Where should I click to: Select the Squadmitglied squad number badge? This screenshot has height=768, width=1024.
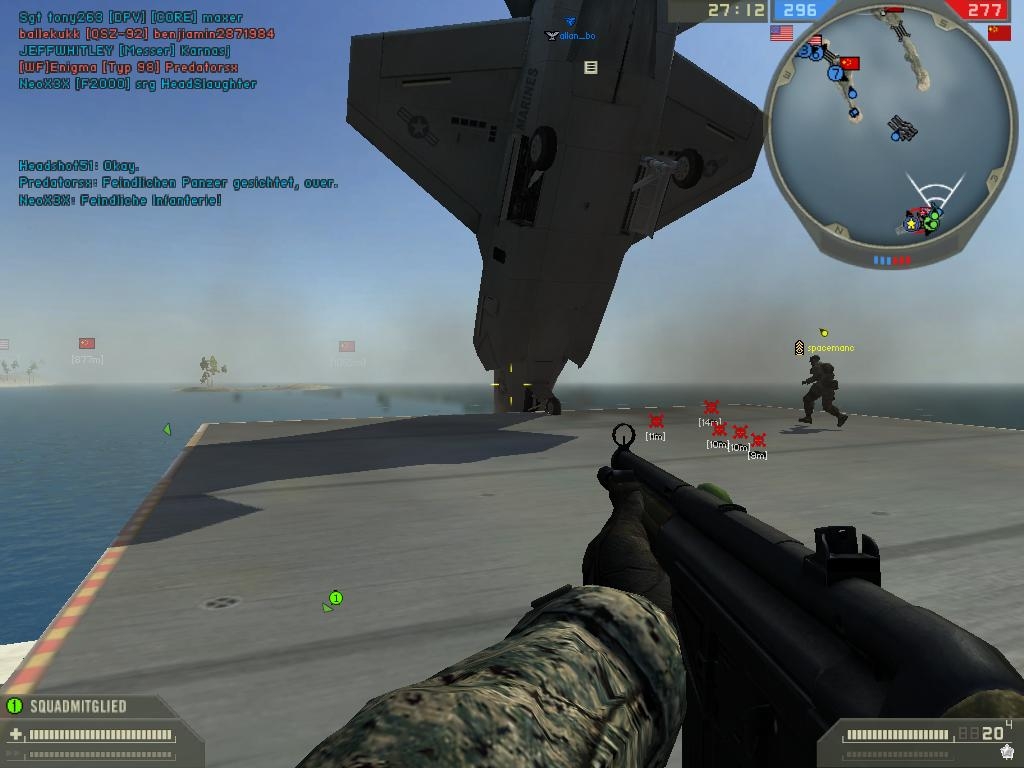click(x=14, y=706)
